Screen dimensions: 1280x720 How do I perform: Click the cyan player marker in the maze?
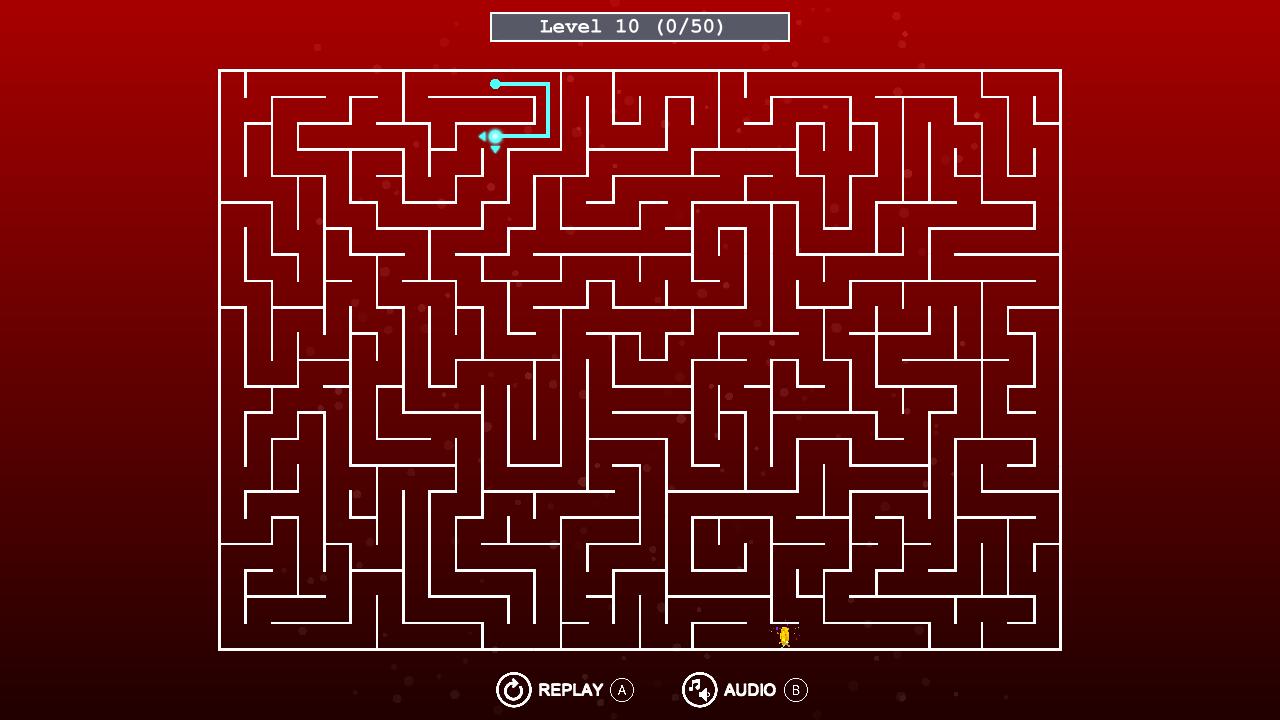[495, 136]
